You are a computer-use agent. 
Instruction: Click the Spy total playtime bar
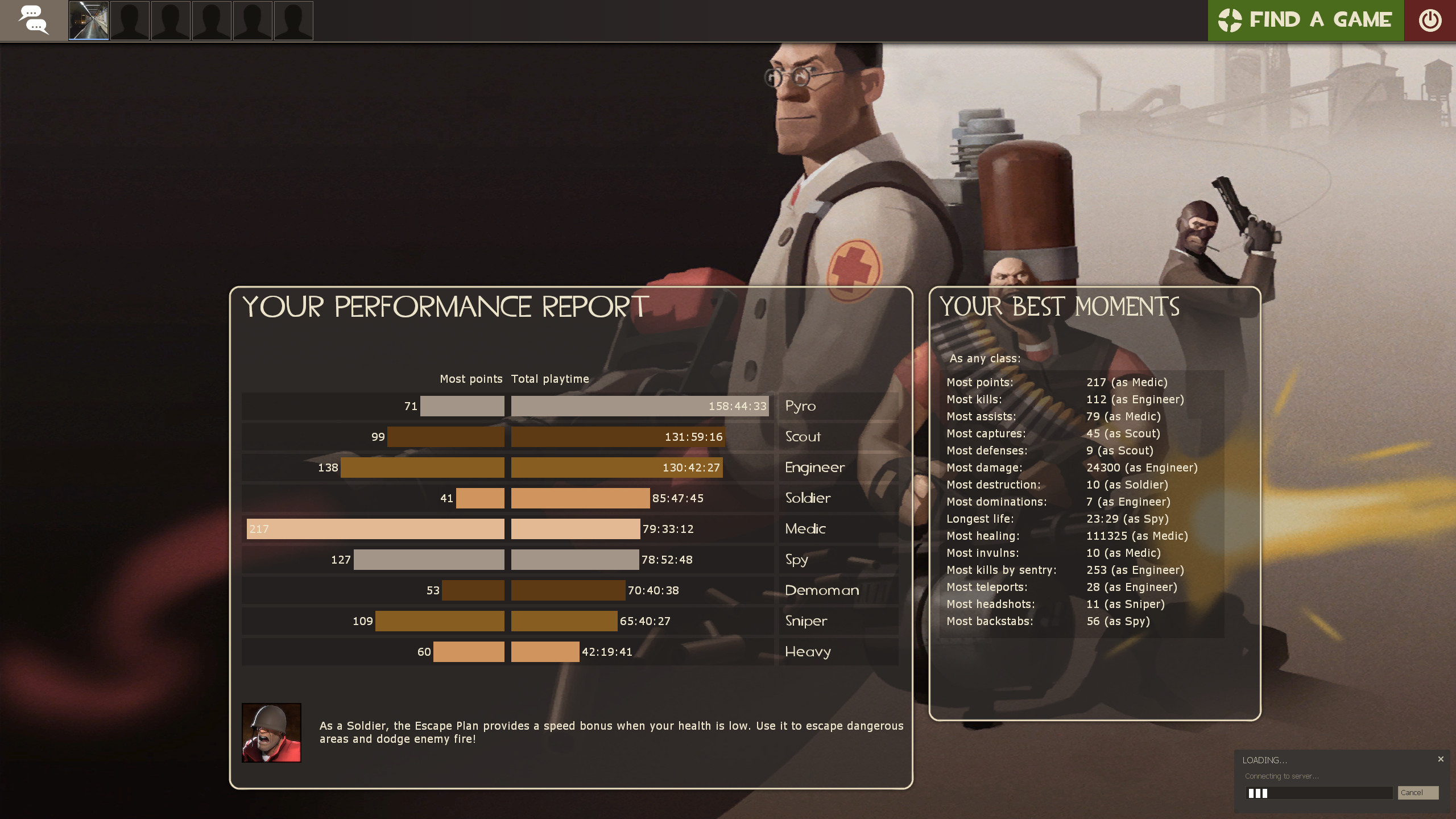(574, 560)
